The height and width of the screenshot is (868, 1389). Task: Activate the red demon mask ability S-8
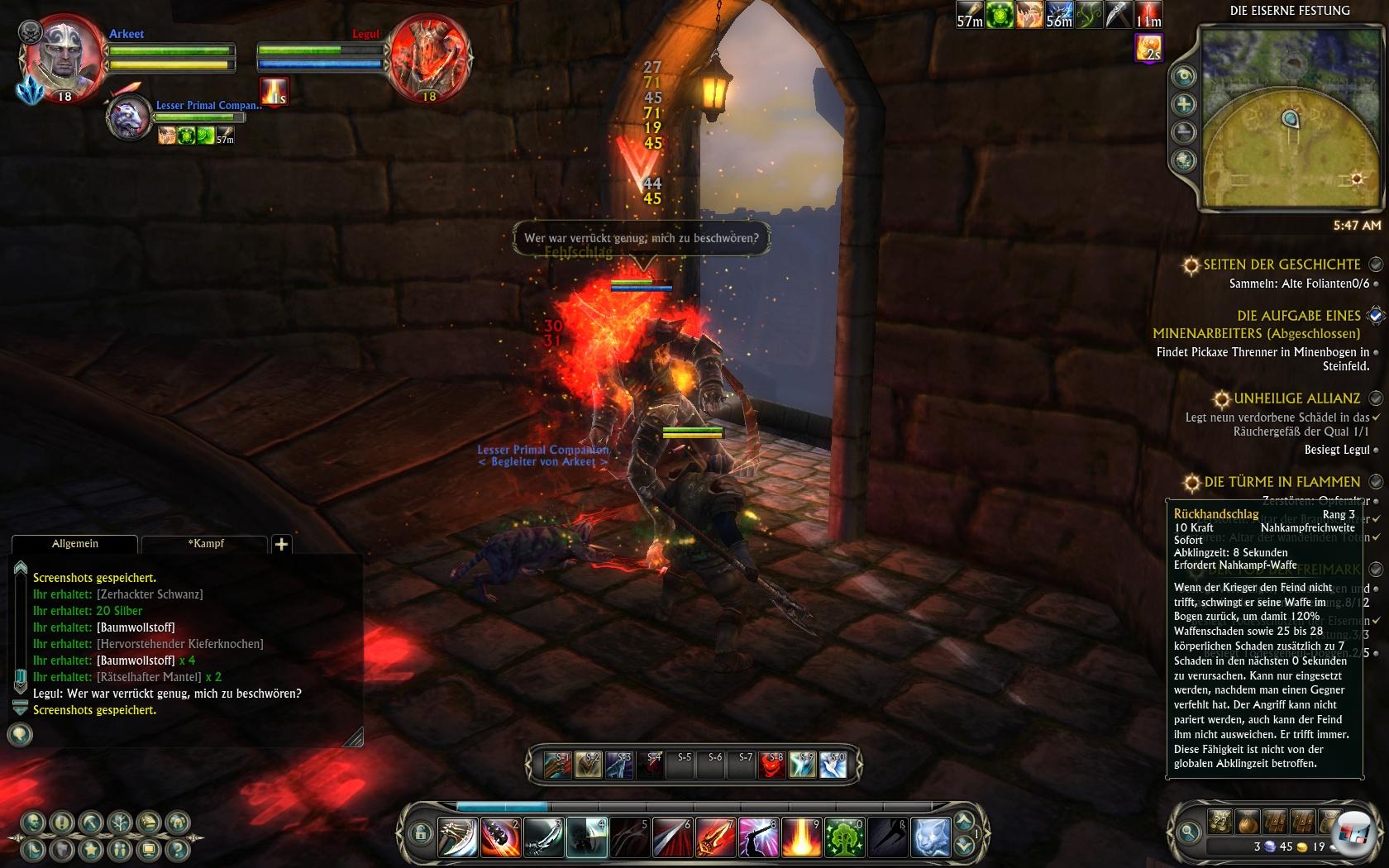coord(771,765)
